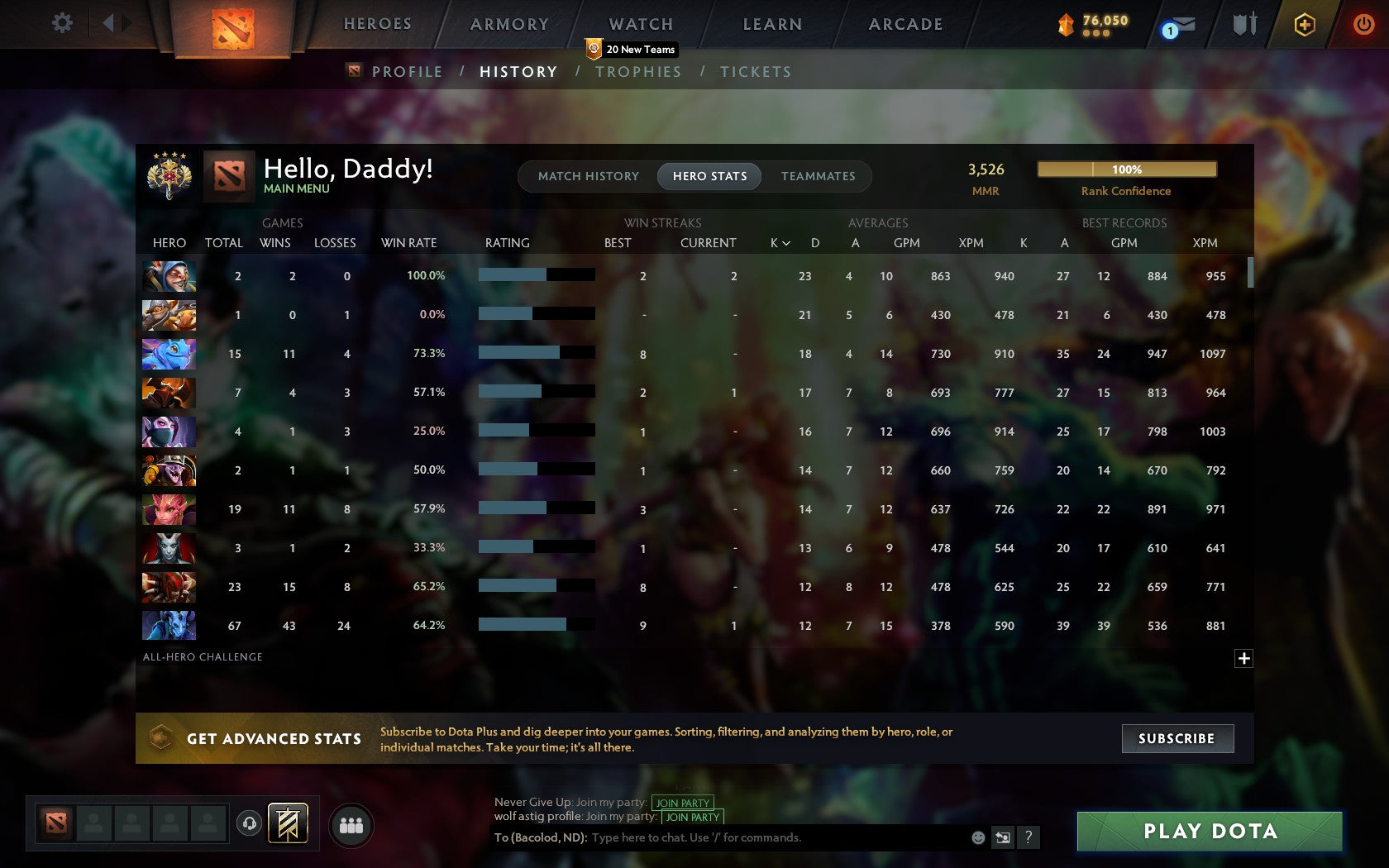1389x868 pixels.
Task: Click the Rank Confidence progress bar
Action: click(x=1126, y=169)
